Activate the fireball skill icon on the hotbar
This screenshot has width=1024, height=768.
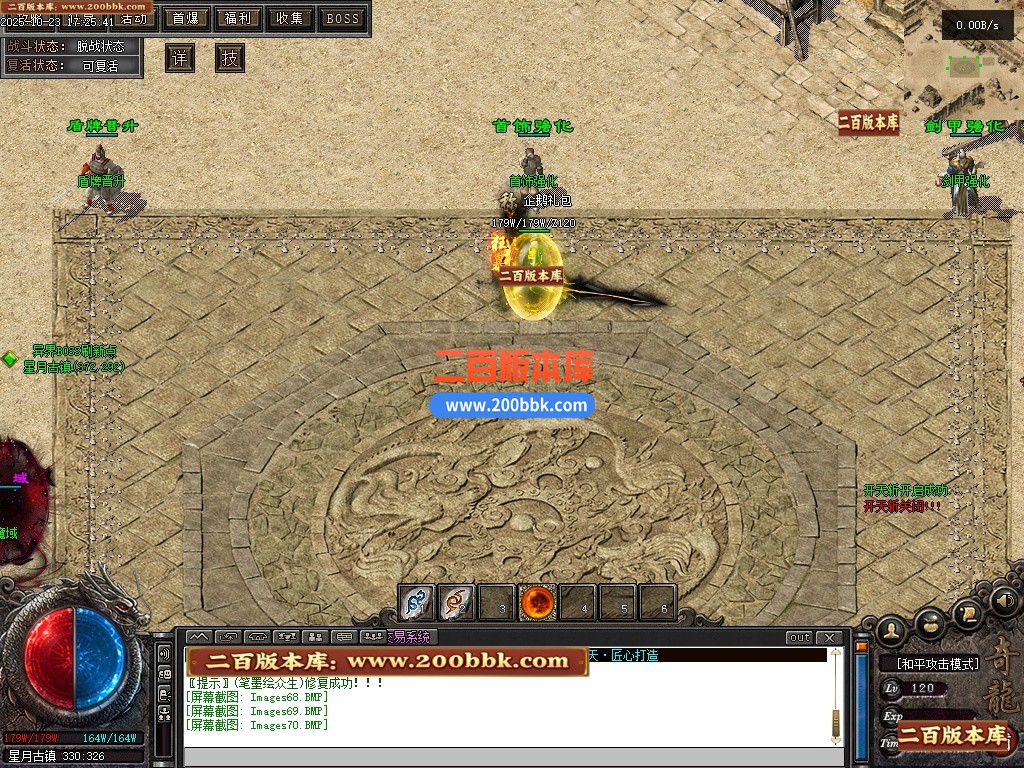[x=537, y=603]
